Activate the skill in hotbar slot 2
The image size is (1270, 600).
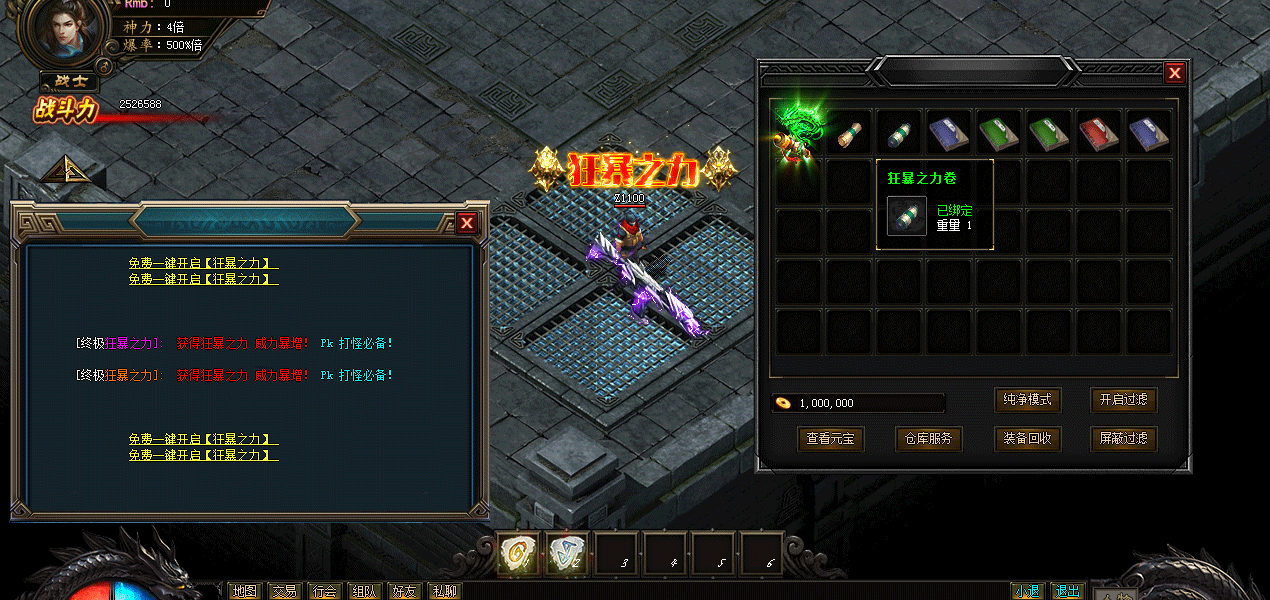[567, 553]
